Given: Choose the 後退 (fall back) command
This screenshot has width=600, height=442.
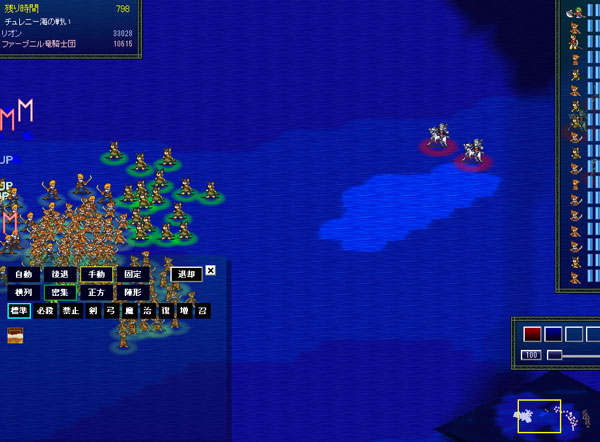Looking at the screenshot, I should click(60, 274).
